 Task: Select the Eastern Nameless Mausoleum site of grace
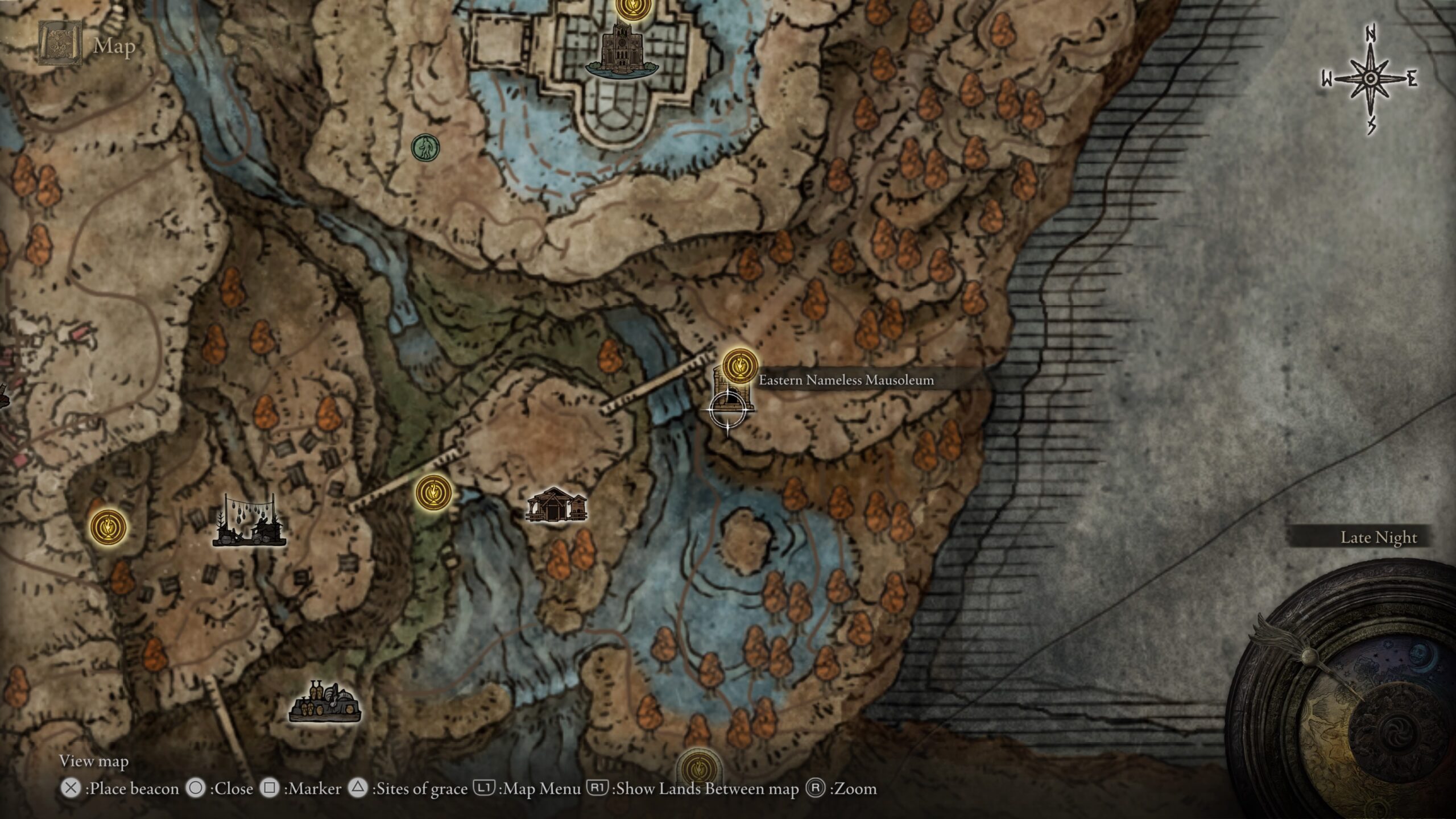point(740,366)
